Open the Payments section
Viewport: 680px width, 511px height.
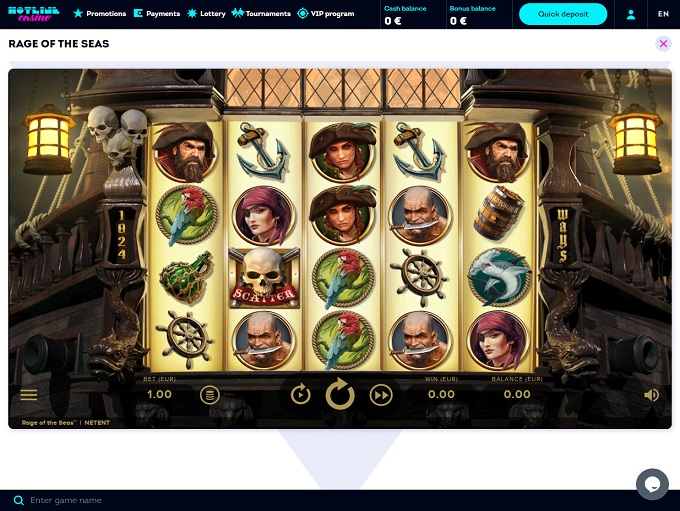pos(157,14)
